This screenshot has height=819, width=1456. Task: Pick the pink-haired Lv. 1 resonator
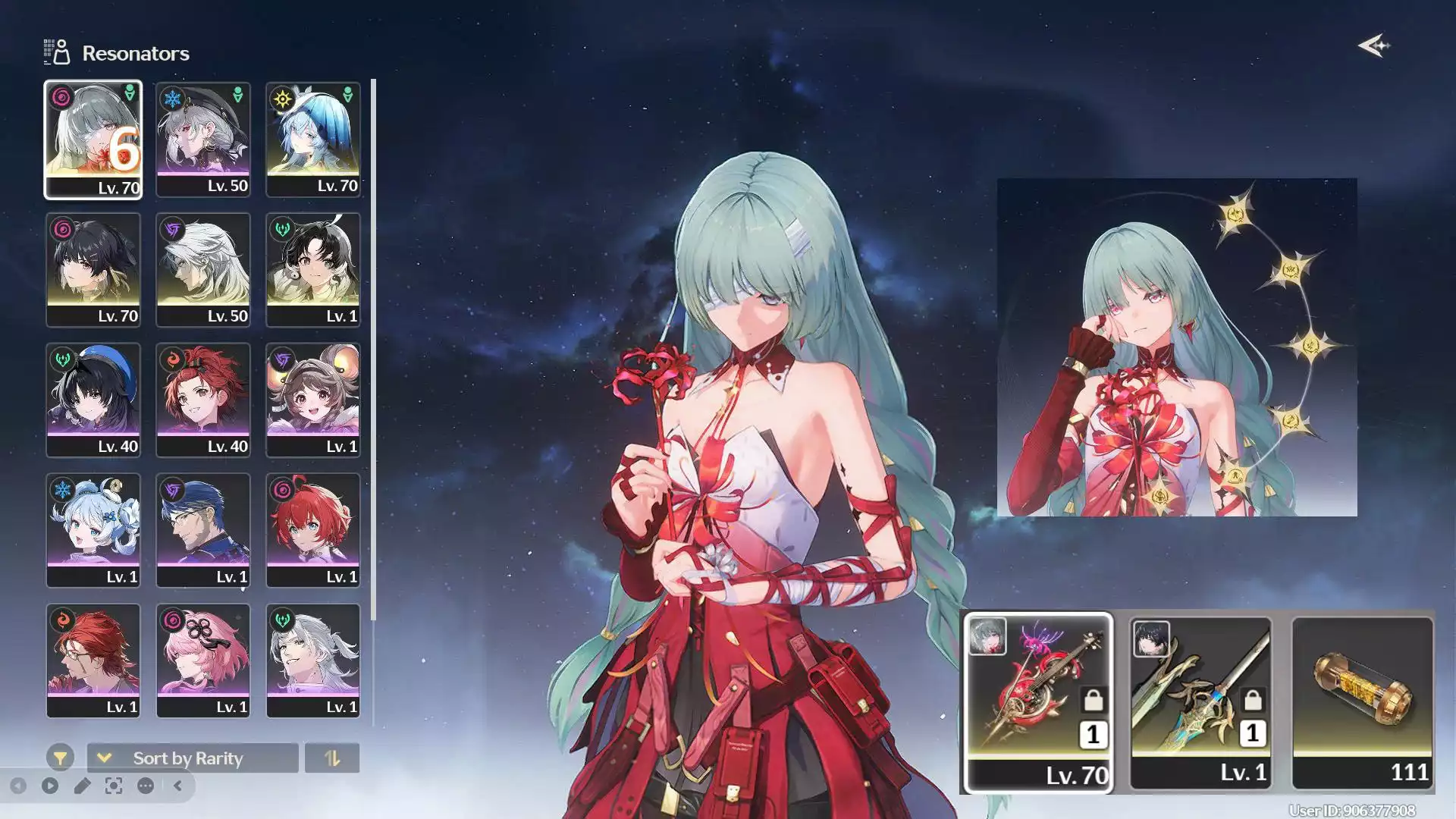tap(202, 661)
